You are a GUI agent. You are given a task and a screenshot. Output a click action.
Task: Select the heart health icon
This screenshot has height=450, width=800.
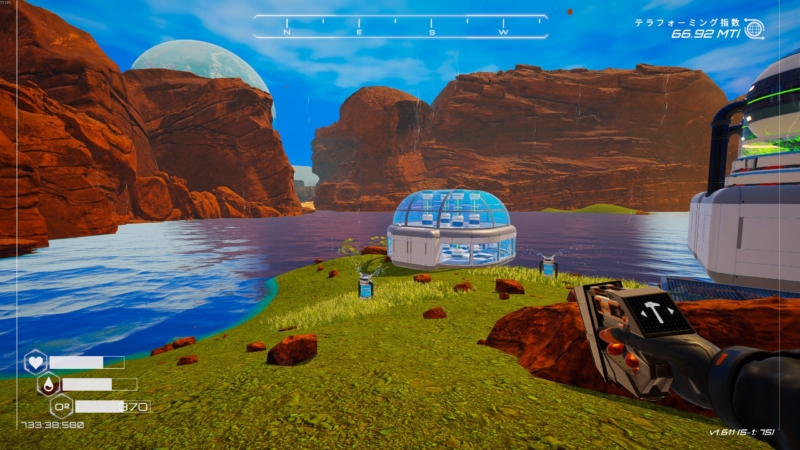tap(36, 362)
